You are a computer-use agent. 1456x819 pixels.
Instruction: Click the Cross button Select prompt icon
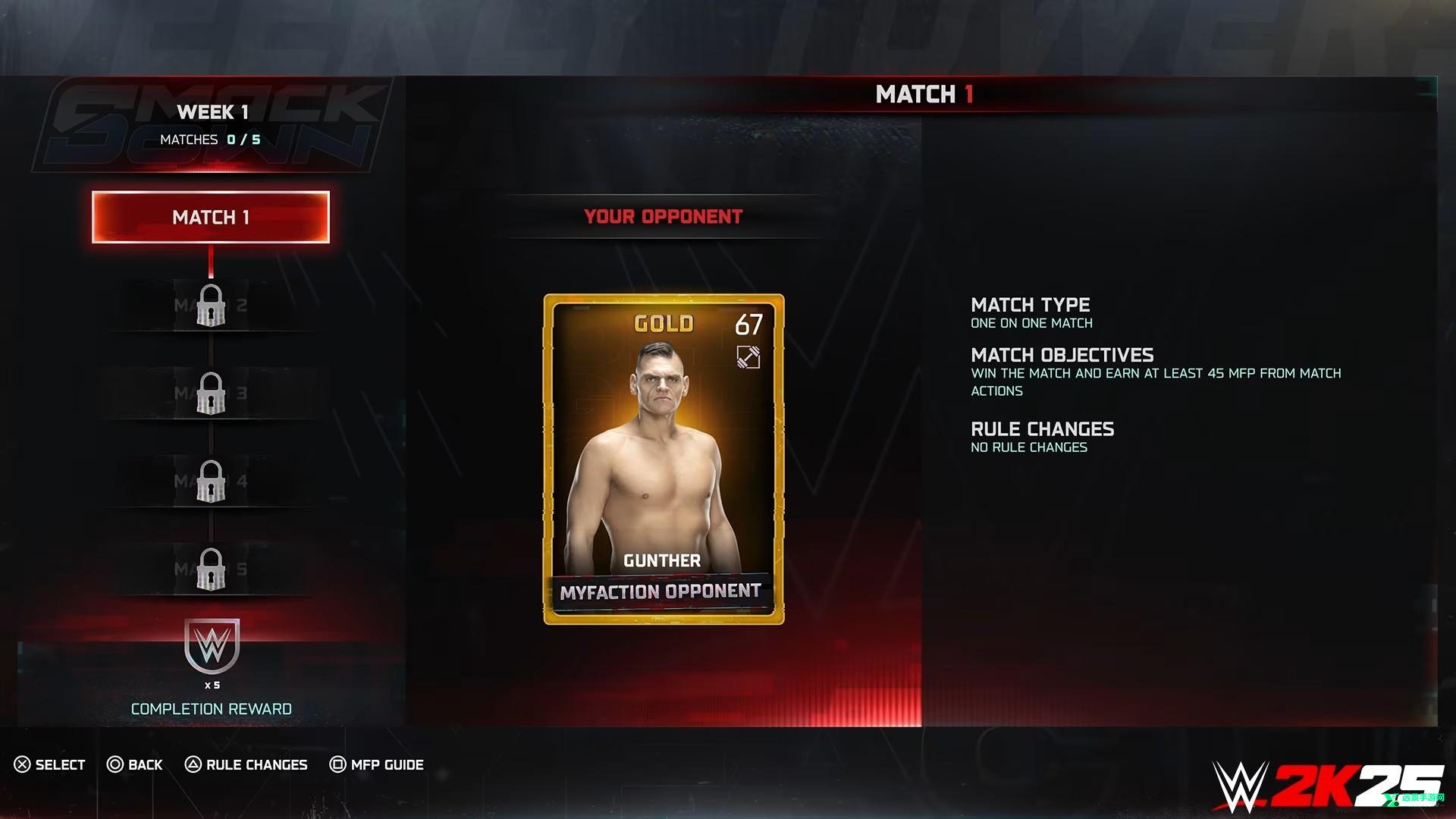click(21, 764)
